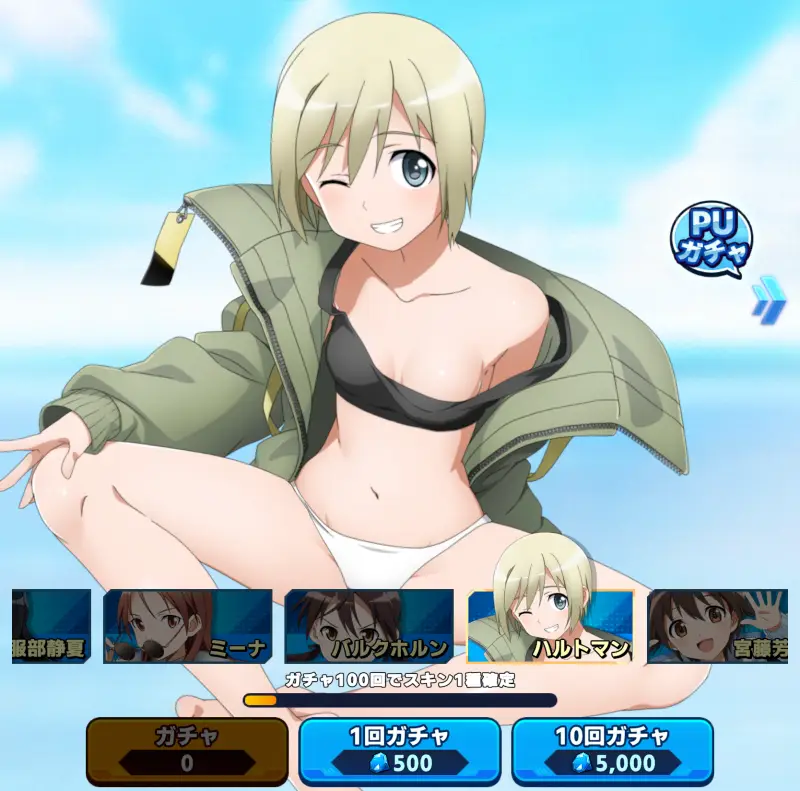Screen dimensions: 800x791
Task: Click the brown ガチャ 0 button
Action: 187,750
